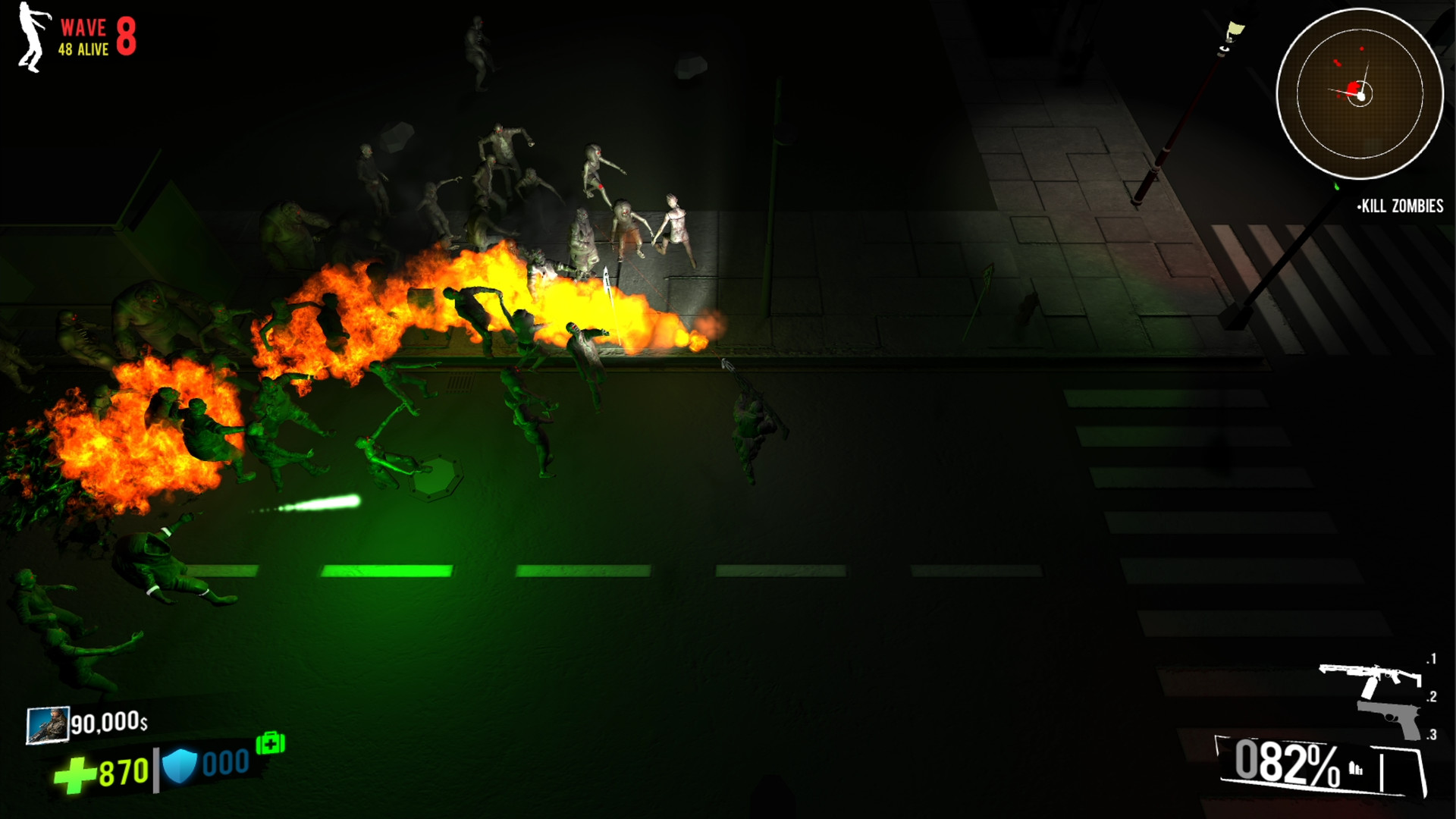Image resolution: width=1456 pixels, height=819 pixels.
Task: Click the zombie silhouette icon next to wave counter
Action: 29,33
